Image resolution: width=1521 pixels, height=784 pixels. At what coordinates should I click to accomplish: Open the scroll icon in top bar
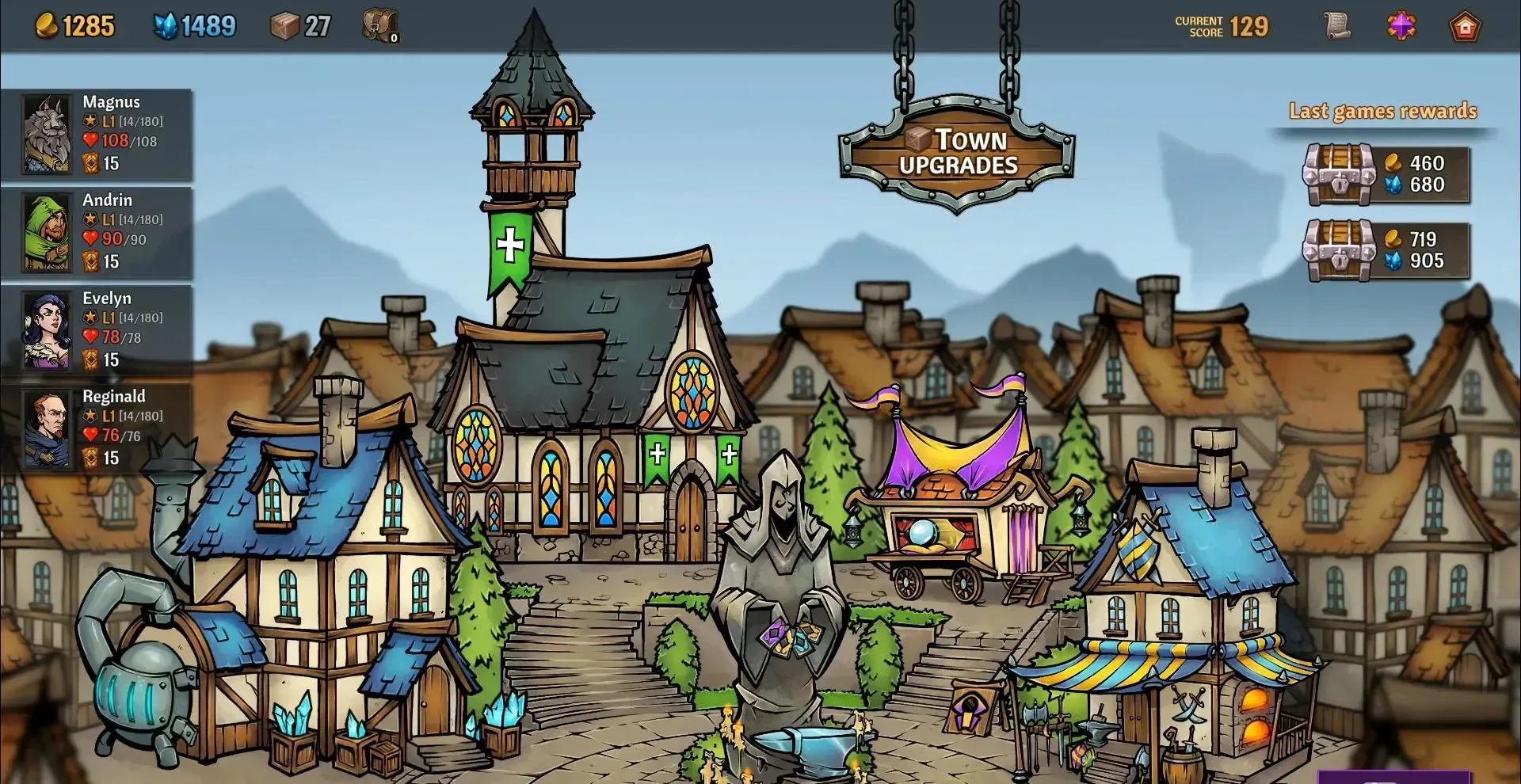pyautogui.click(x=1337, y=26)
